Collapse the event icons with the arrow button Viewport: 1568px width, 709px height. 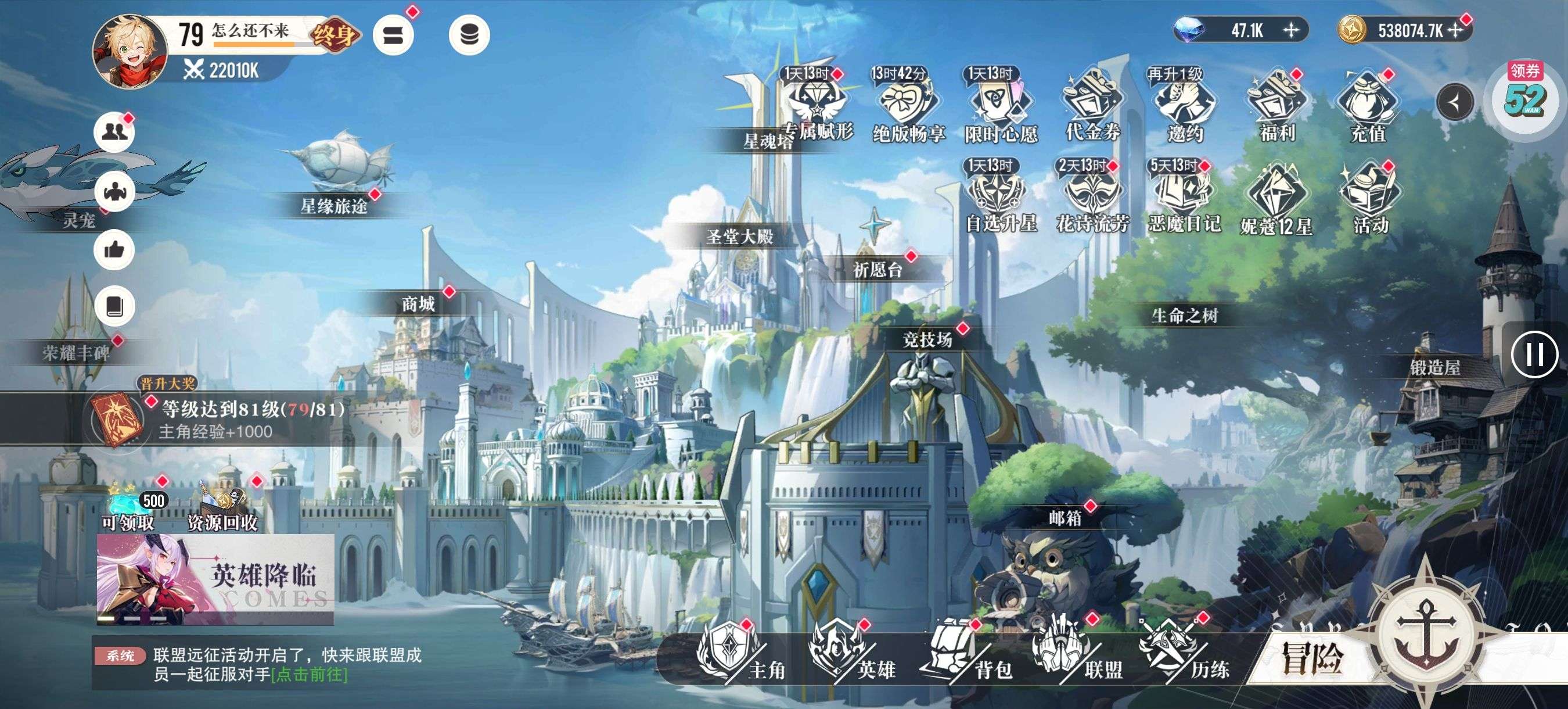(x=1455, y=102)
